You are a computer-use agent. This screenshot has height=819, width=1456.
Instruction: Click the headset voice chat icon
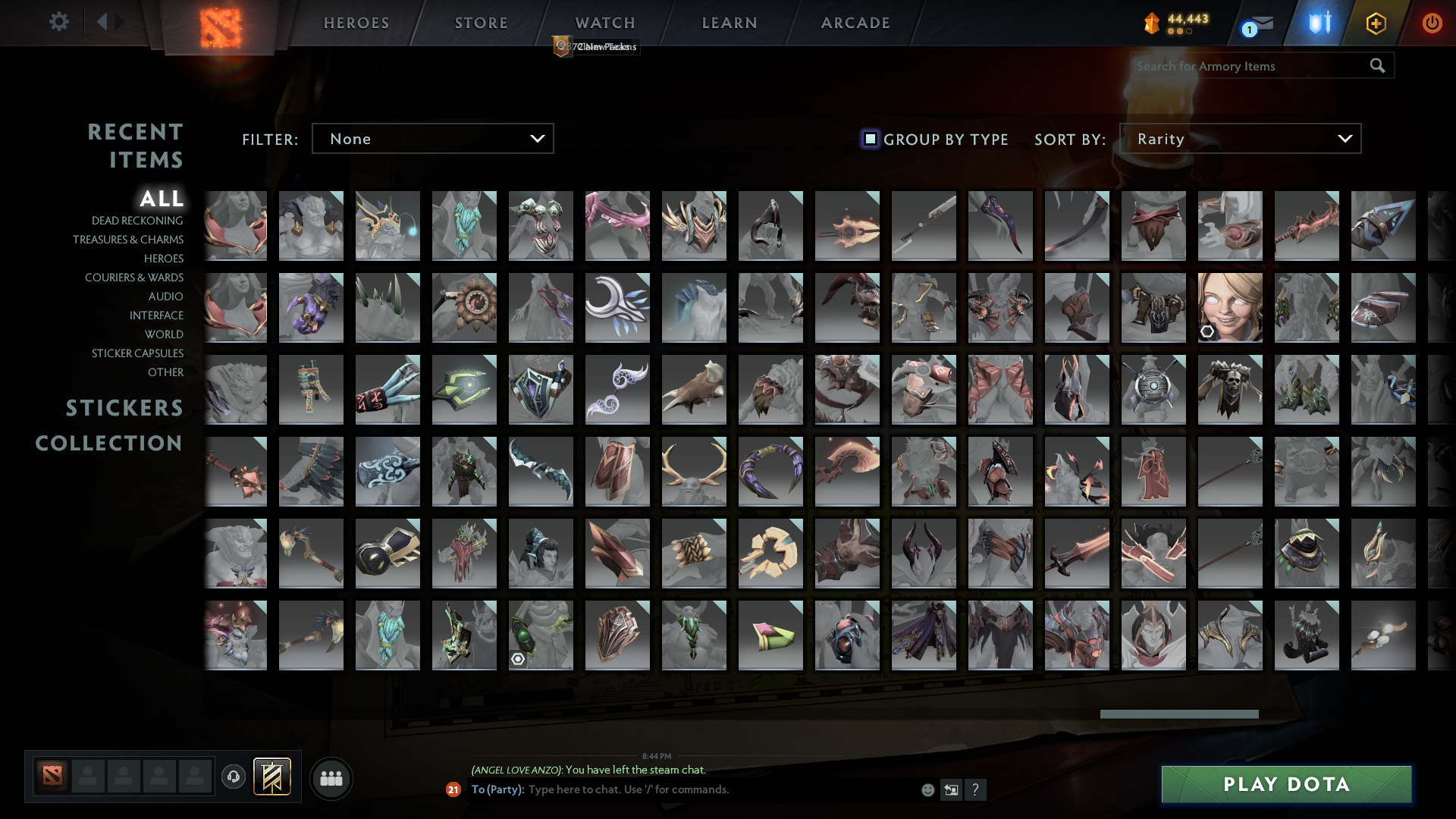(233, 777)
